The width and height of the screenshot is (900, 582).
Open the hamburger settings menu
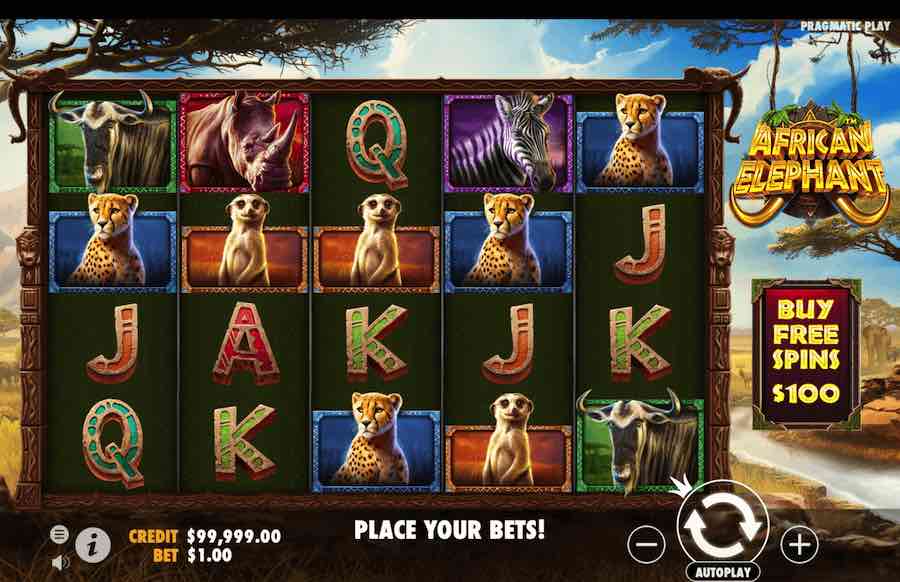point(60,534)
